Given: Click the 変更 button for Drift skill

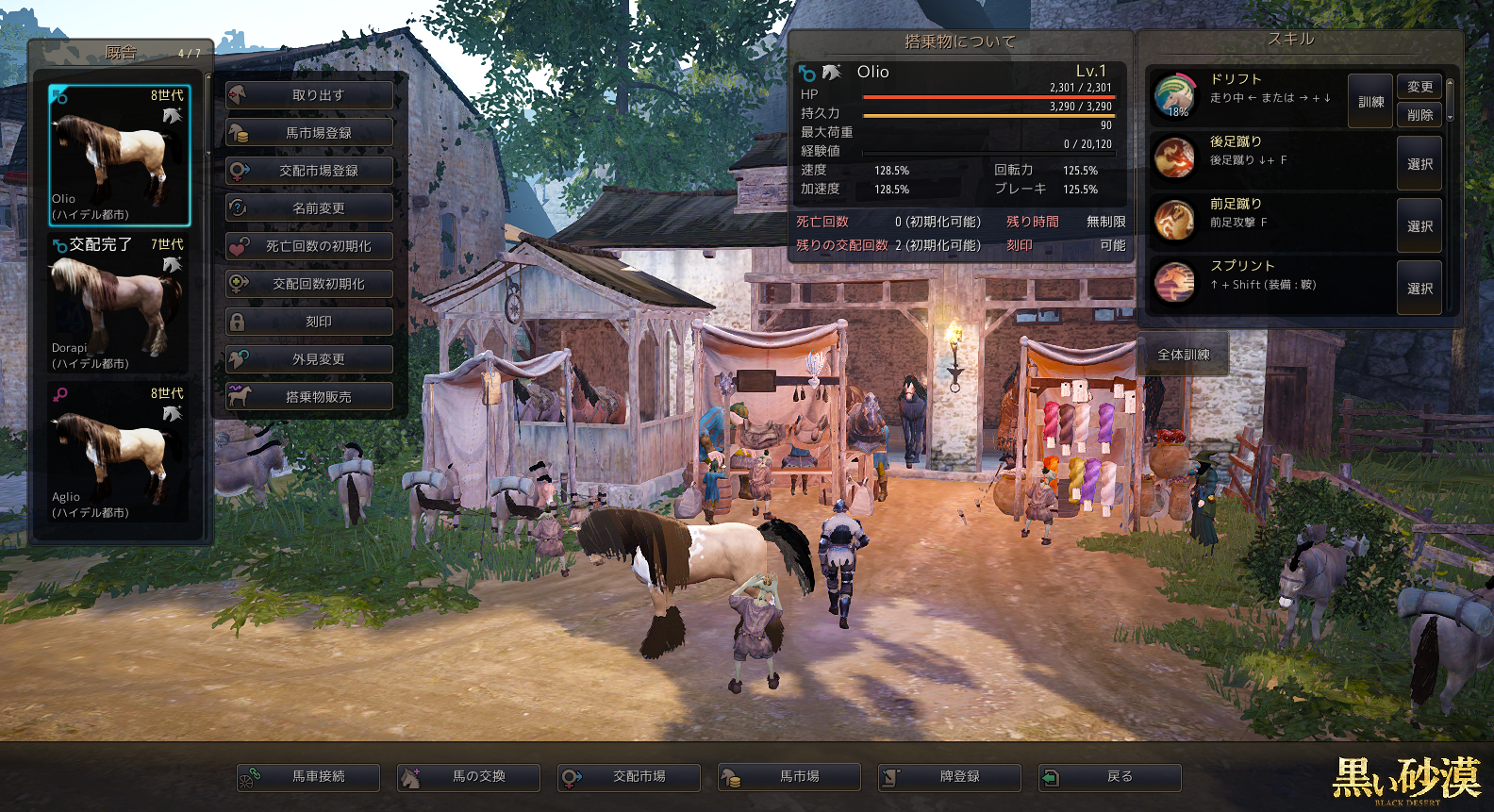Looking at the screenshot, I should [1419, 87].
